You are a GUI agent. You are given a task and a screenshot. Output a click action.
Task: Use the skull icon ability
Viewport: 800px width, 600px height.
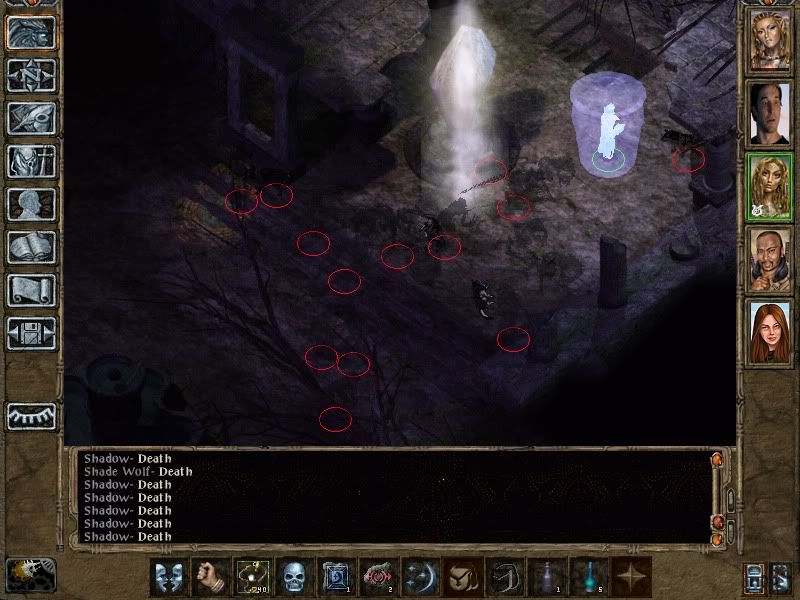(292, 578)
